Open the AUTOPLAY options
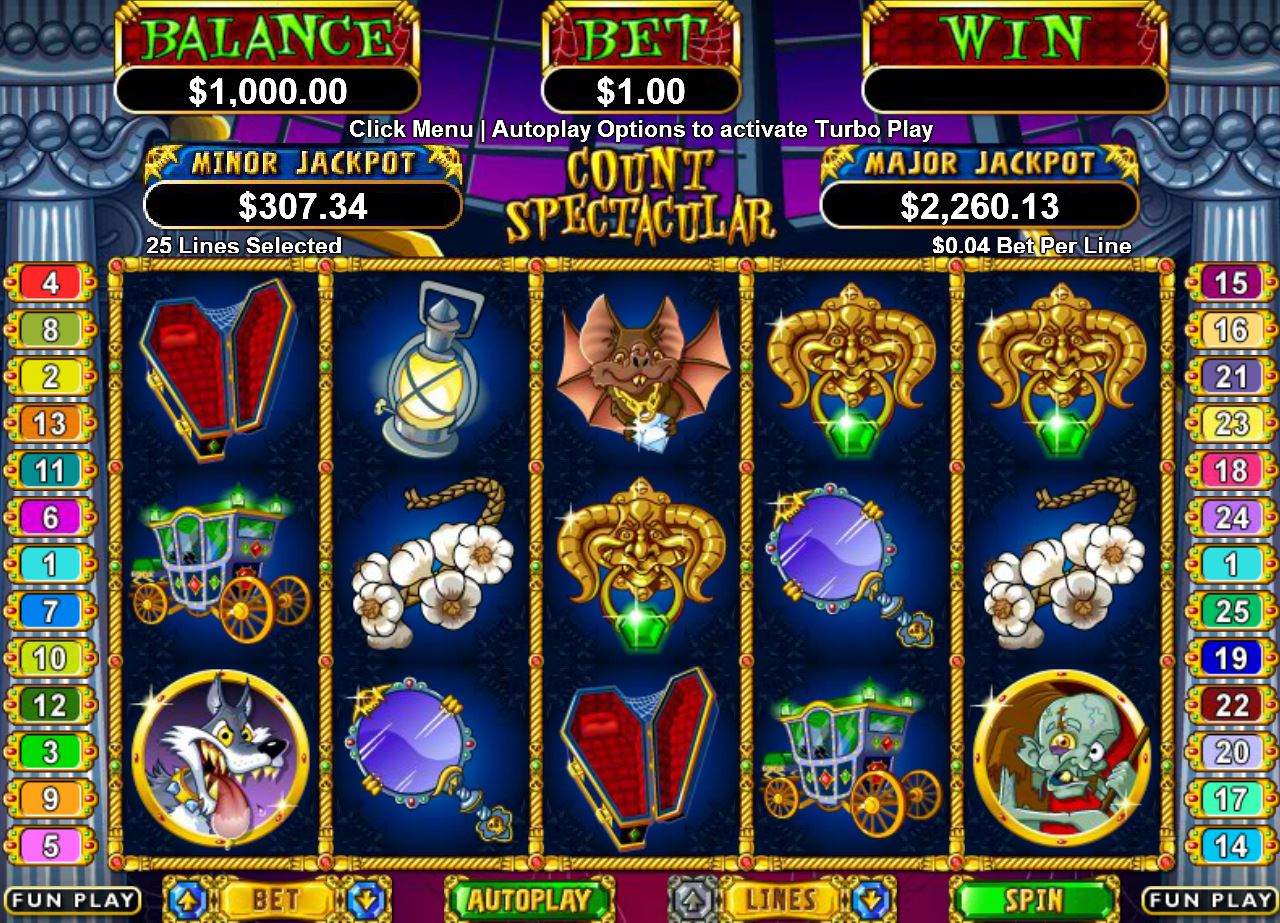This screenshot has height=923, width=1280. pos(531,899)
